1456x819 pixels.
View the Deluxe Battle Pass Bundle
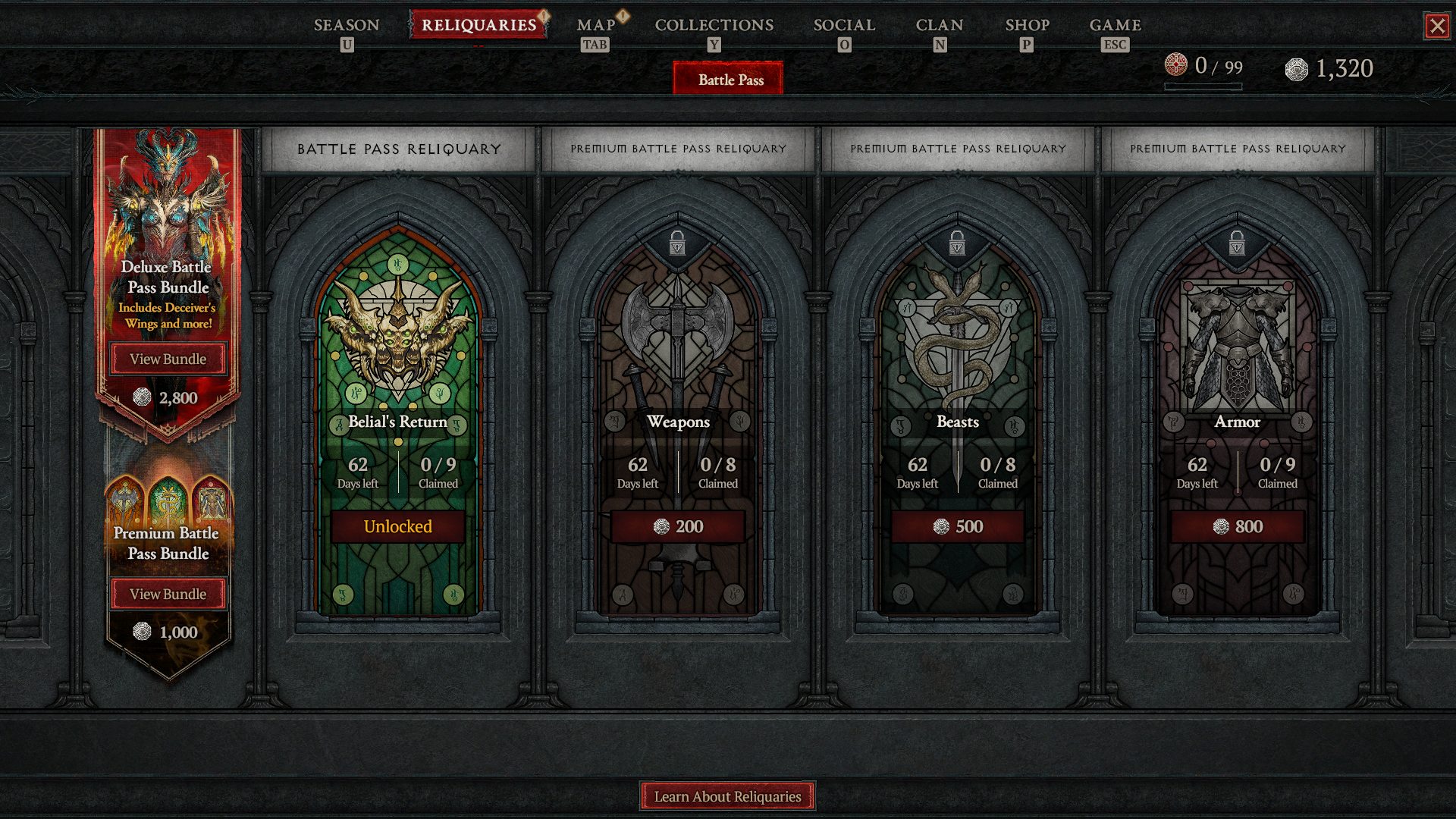[x=168, y=359]
